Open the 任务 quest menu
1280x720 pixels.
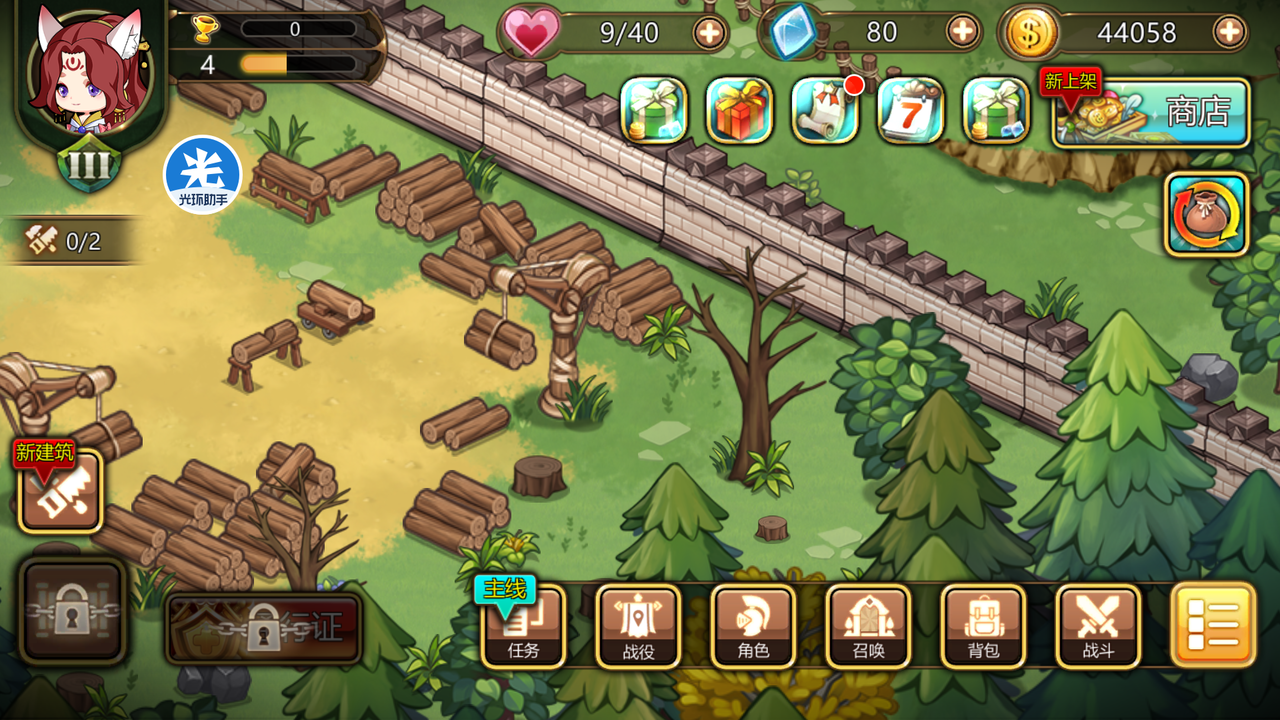tap(523, 626)
